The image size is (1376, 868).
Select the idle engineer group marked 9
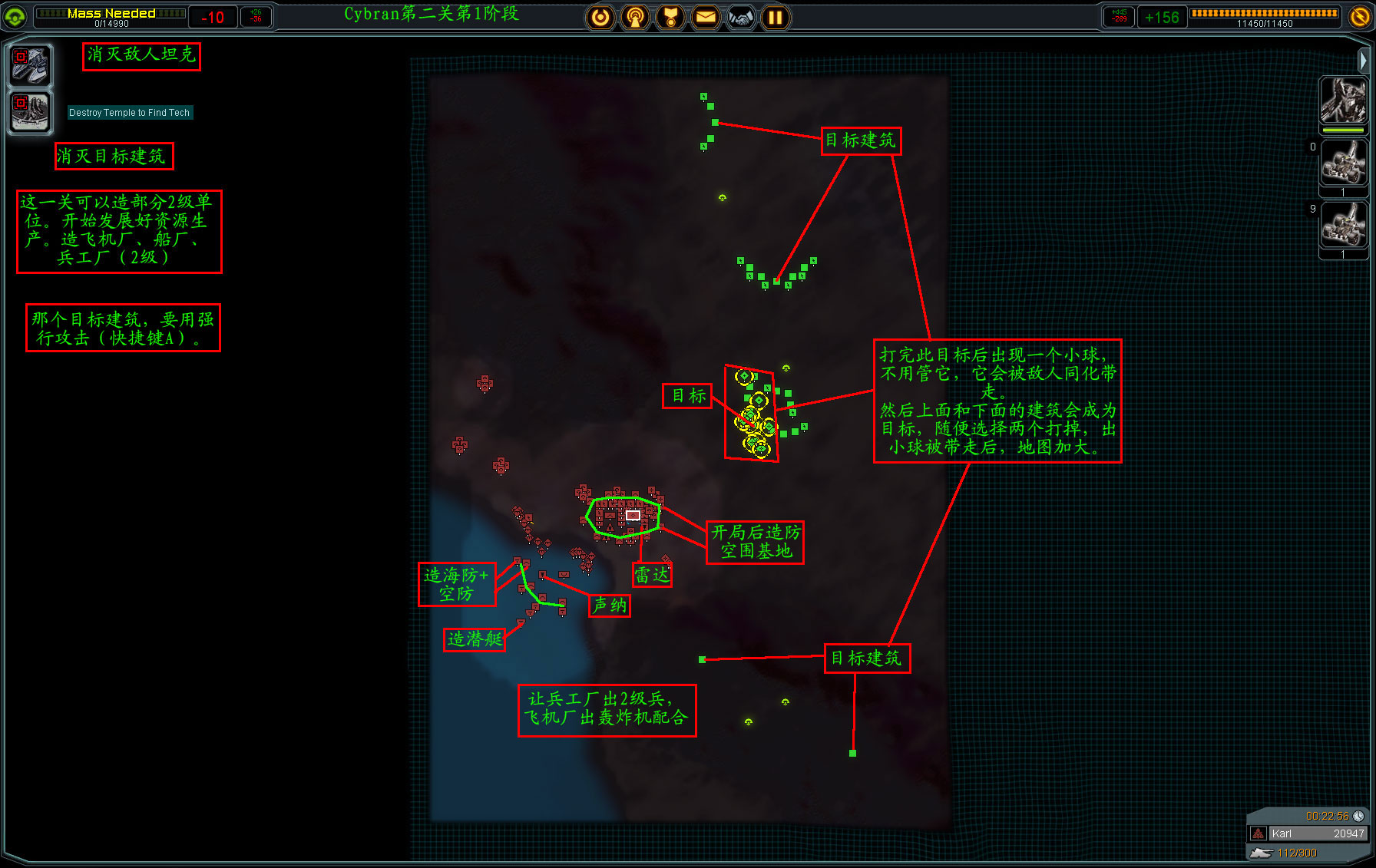click(x=1343, y=225)
